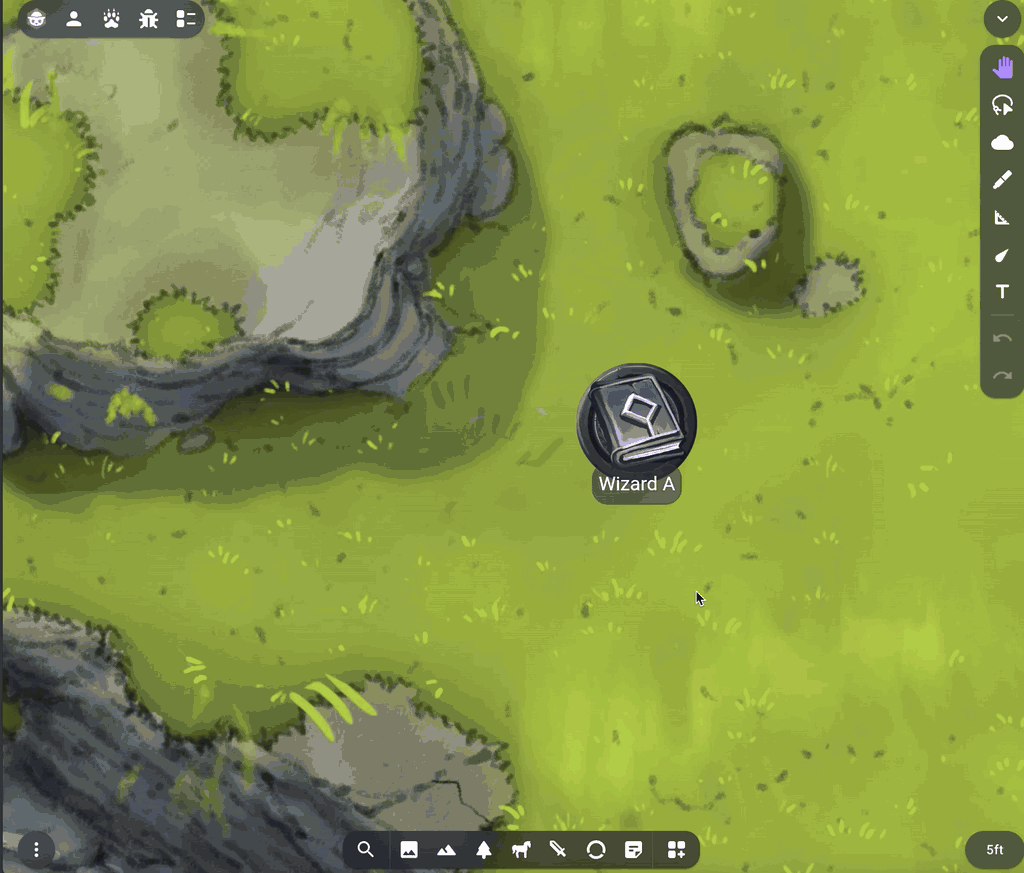Viewport: 1024px width, 873px height.
Task: Collapse the tools with the chevron button
Action: pos(1002,19)
